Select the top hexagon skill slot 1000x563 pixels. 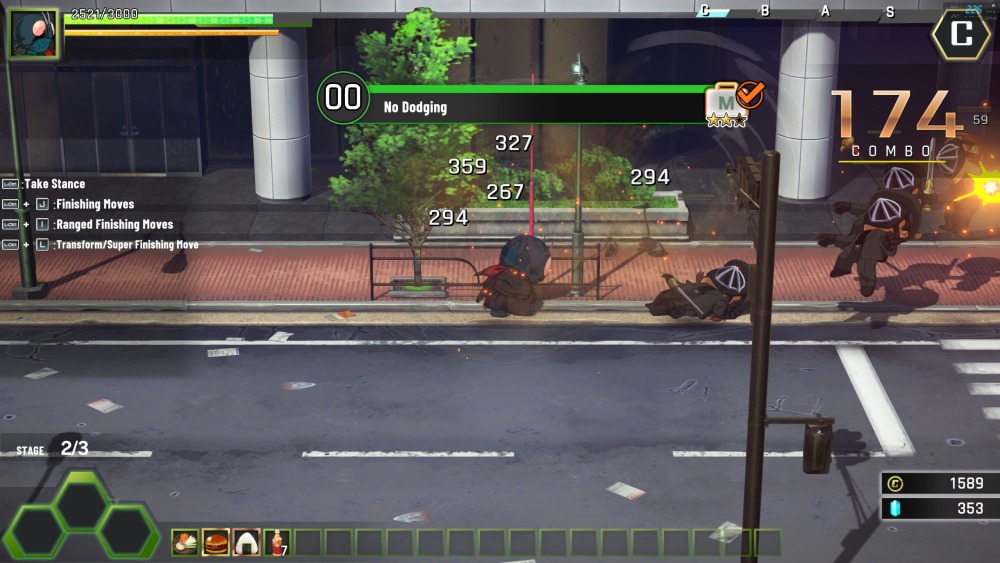pos(83,502)
